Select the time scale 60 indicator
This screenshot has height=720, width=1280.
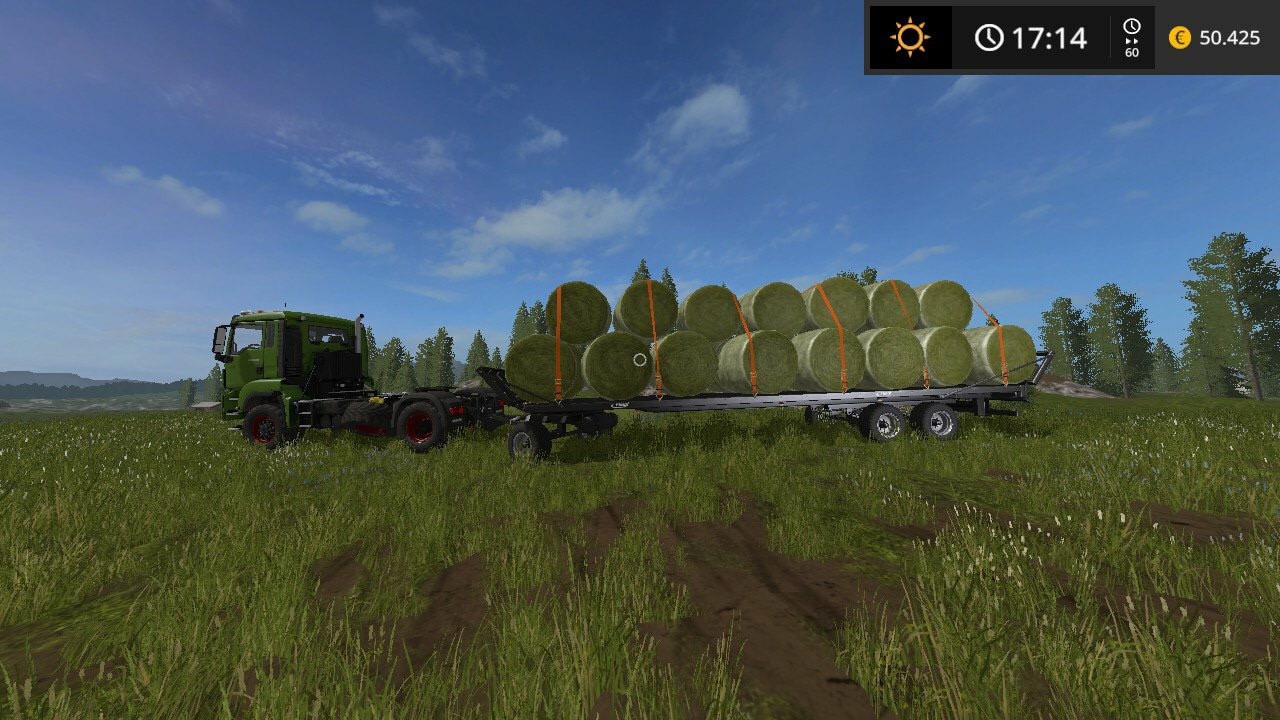pyautogui.click(x=1132, y=38)
